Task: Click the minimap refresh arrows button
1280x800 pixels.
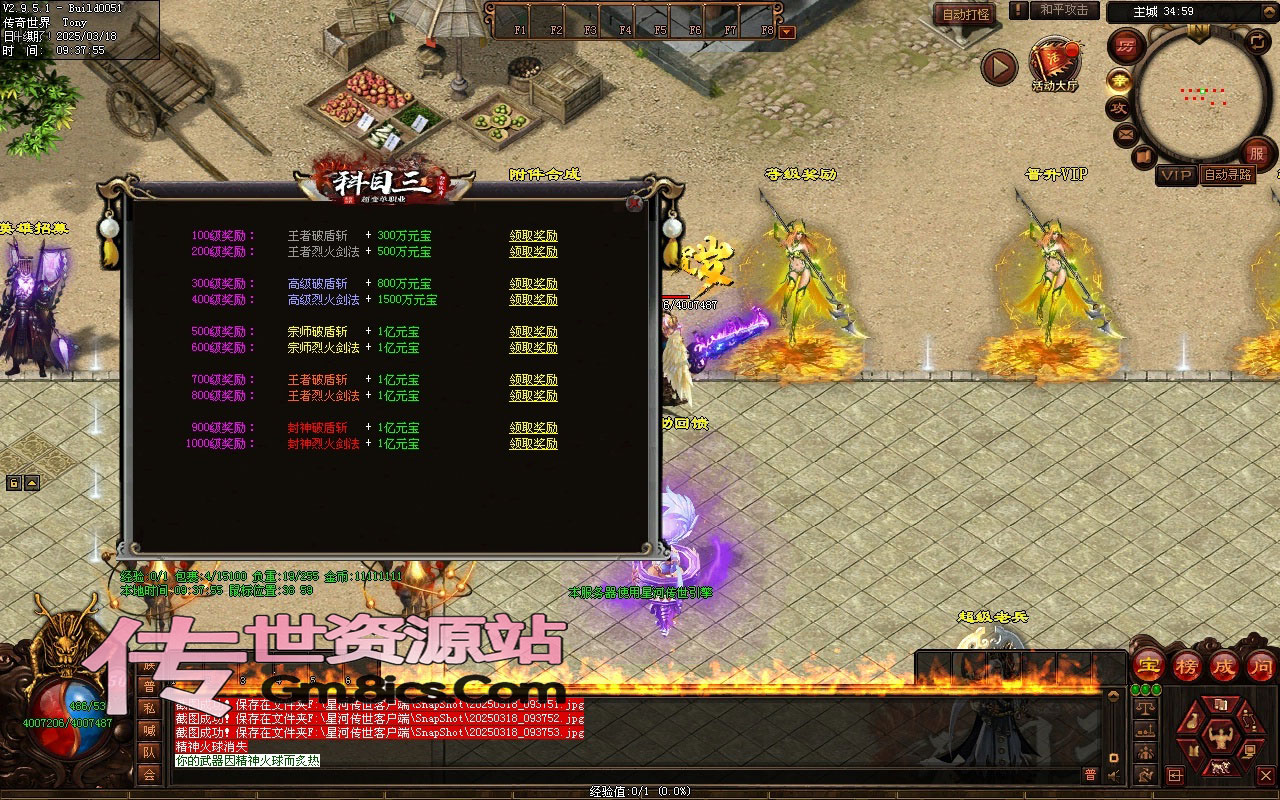Action: 1257,41
